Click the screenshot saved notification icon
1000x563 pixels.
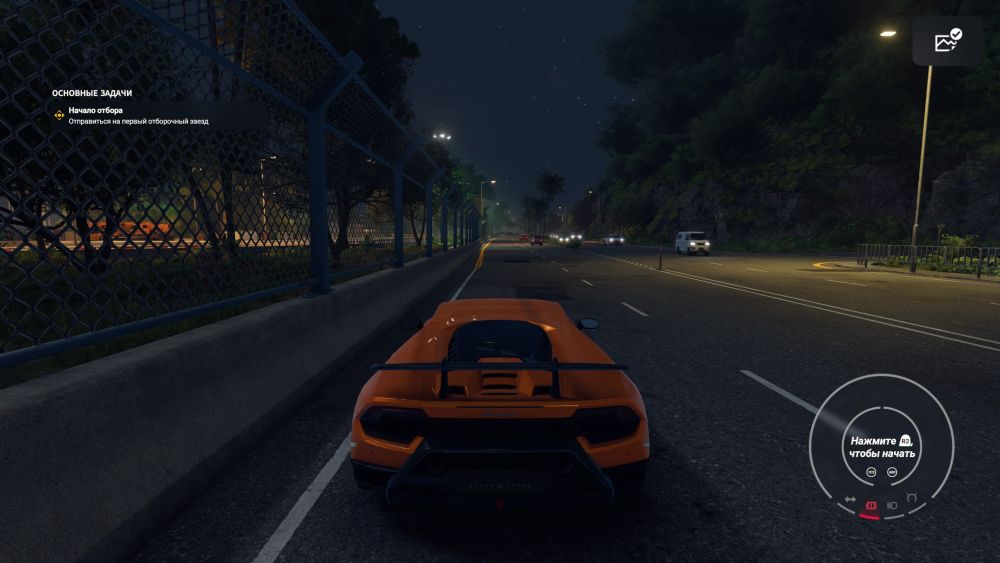point(947,41)
